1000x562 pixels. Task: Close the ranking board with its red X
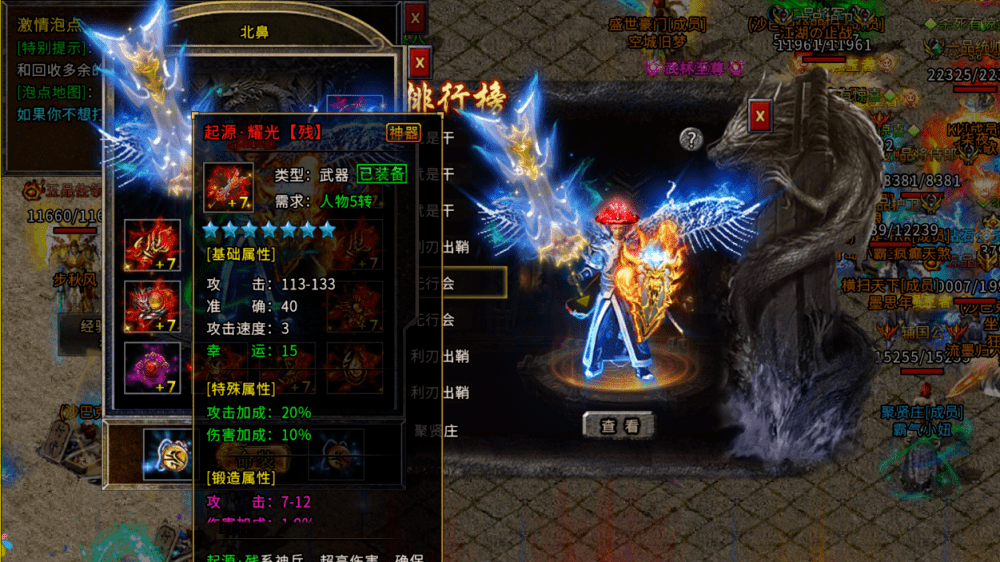(x=761, y=116)
